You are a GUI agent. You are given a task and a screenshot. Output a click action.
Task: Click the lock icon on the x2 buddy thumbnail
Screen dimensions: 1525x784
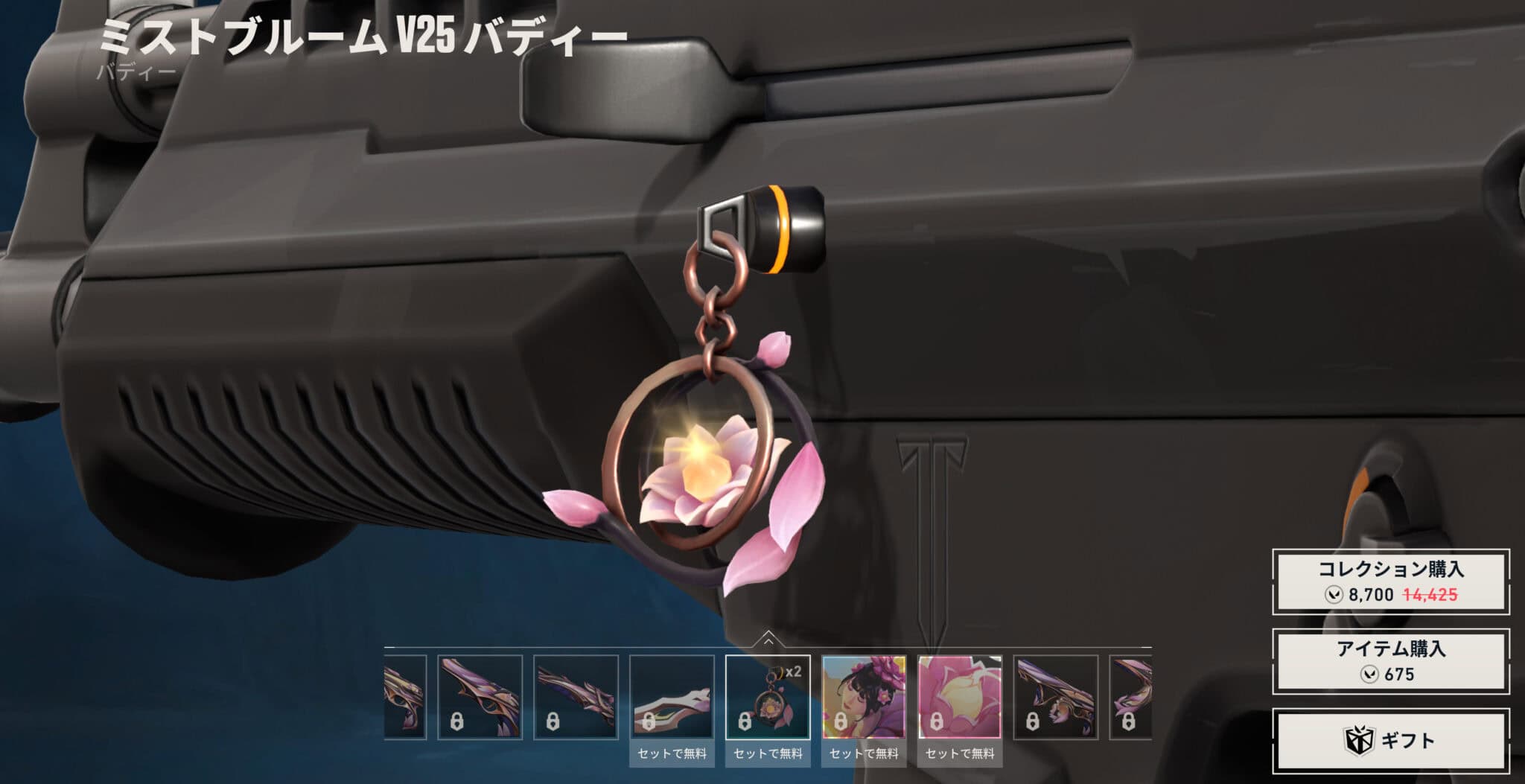pyautogui.click(x=744, y=722)
